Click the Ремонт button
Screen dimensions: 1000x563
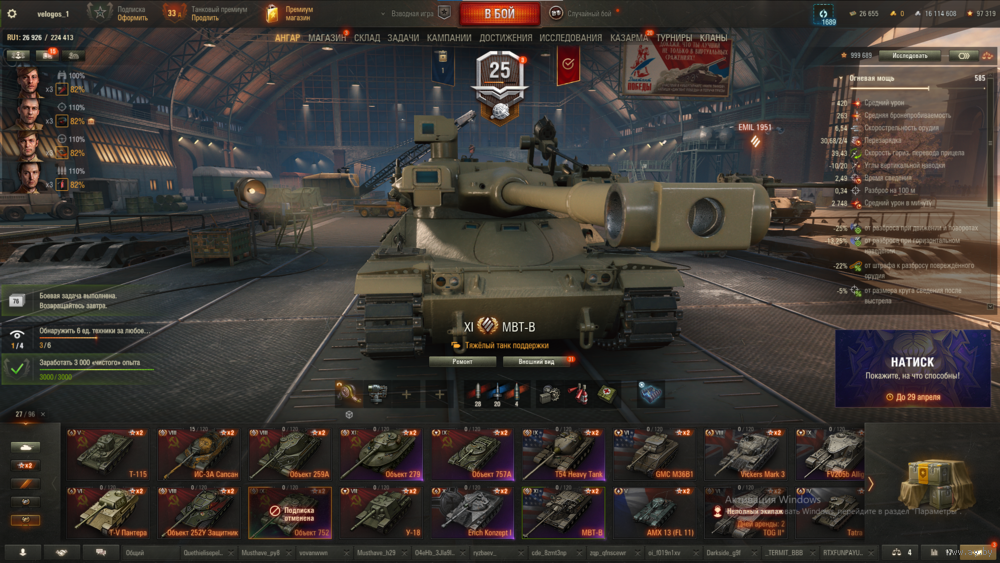pyautogui.click(x=462, y=361)
